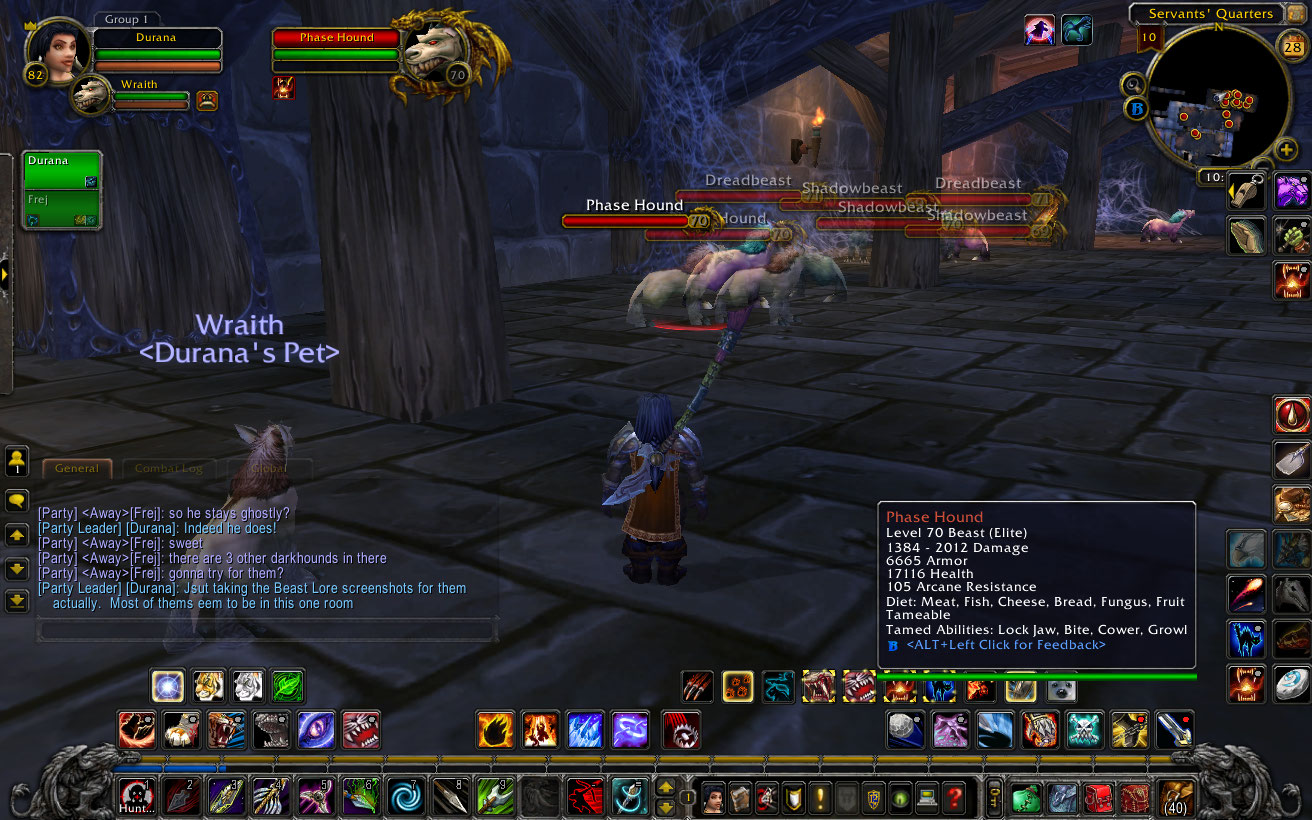1312x820 pixels.
Task: Select the purple swirl spell in action slot 7
Action: coord(407,797)
